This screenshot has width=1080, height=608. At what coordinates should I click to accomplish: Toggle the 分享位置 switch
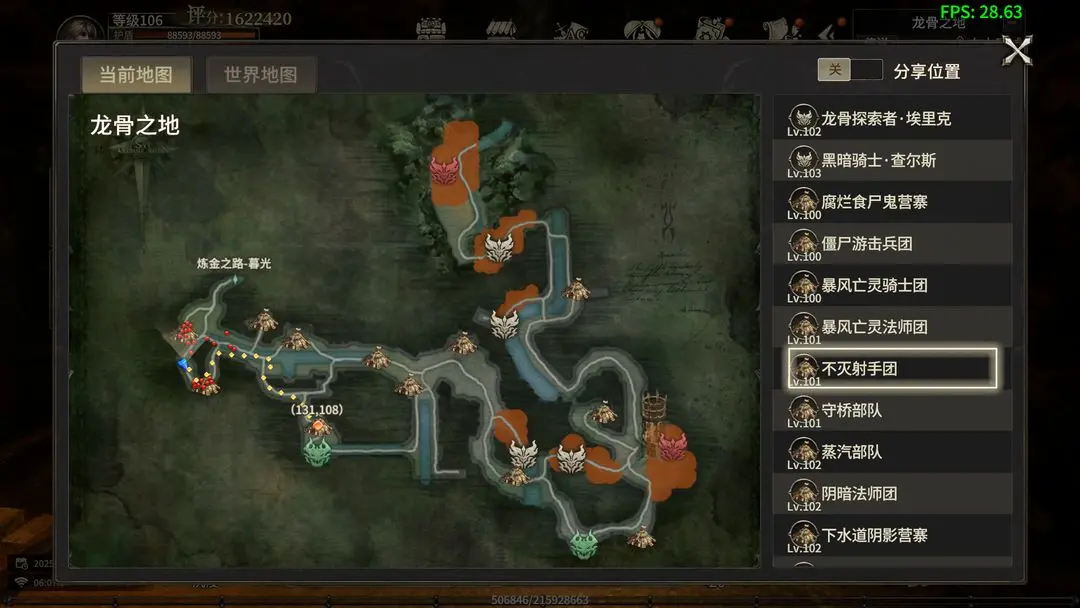click(x=850, y=70)
